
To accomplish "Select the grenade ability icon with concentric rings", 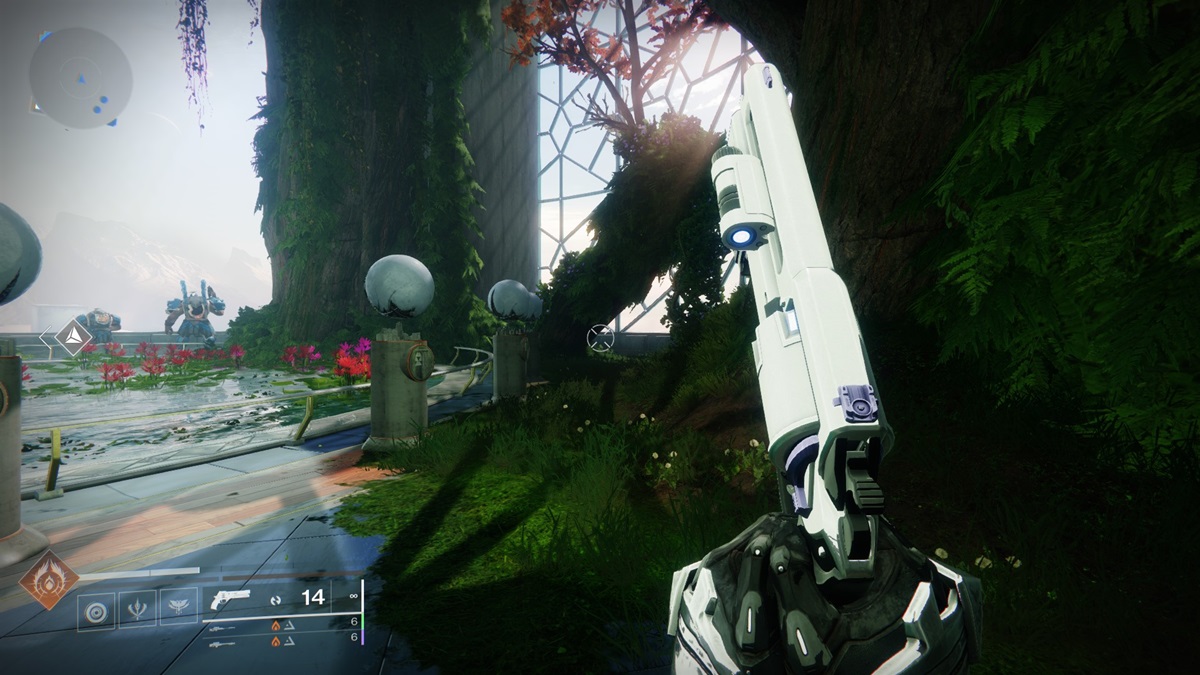I will click(x=97, y=608).
